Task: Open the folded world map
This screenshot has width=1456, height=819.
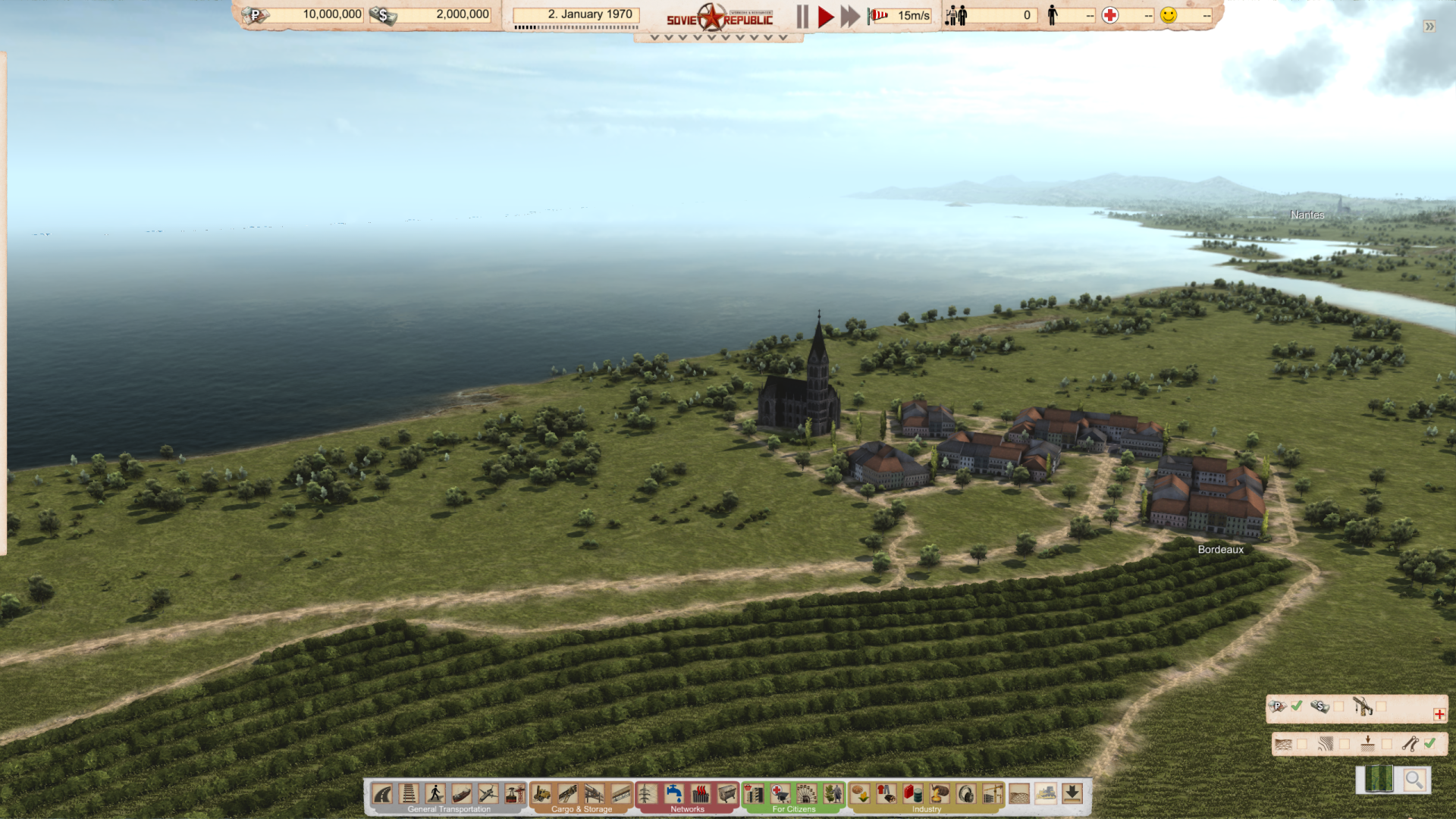Action: pos(1379,780)
